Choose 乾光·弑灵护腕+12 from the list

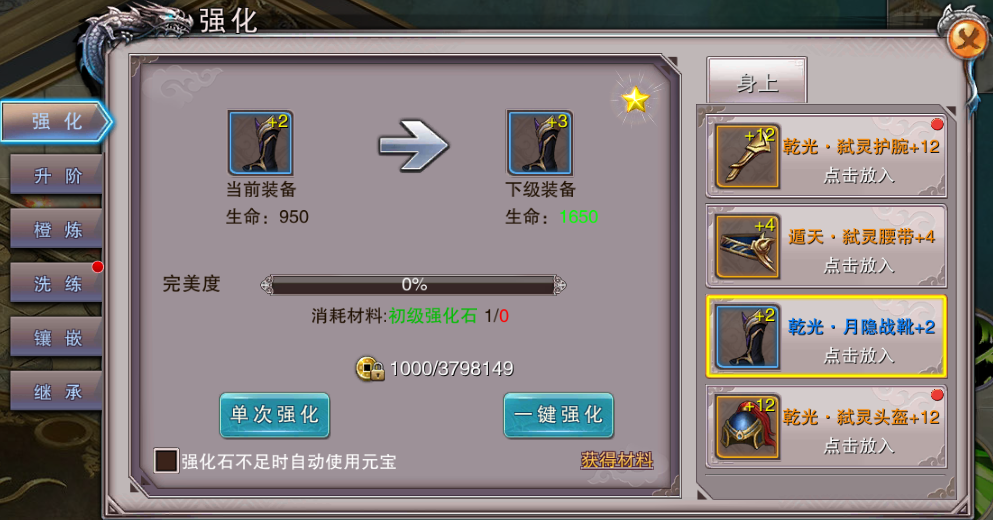(x=827, y=157)
